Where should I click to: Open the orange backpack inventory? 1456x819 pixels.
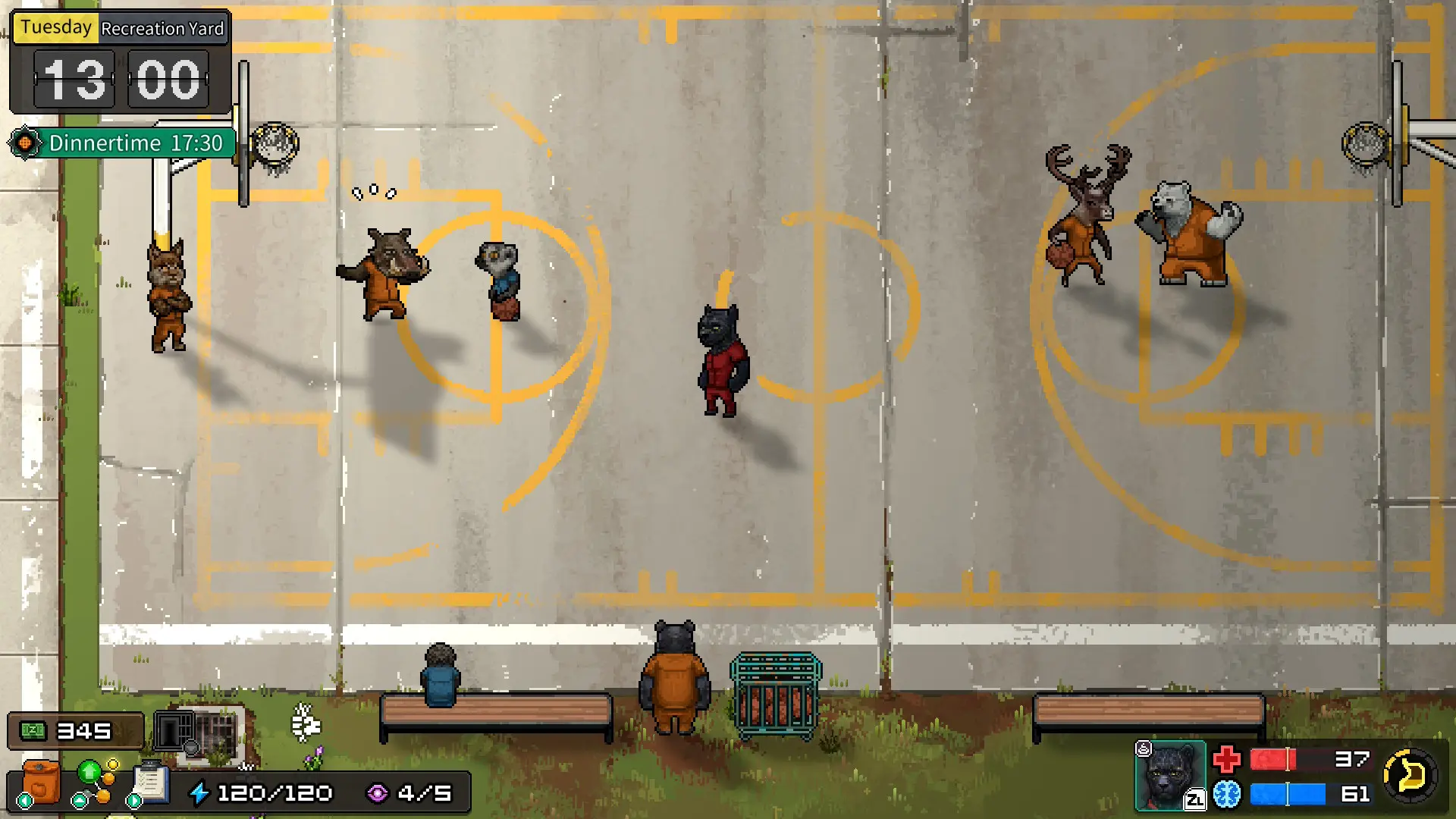click(x=40, y=782)
